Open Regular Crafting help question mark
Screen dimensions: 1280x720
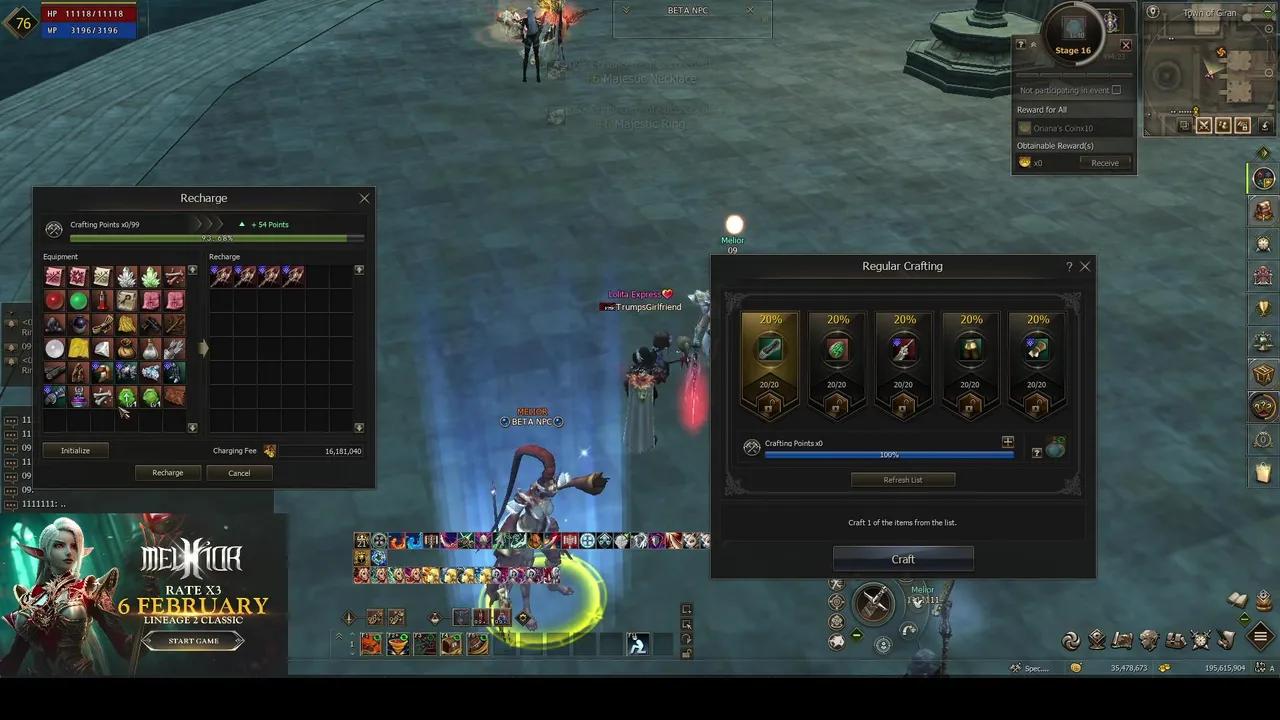coord(1069,266)
